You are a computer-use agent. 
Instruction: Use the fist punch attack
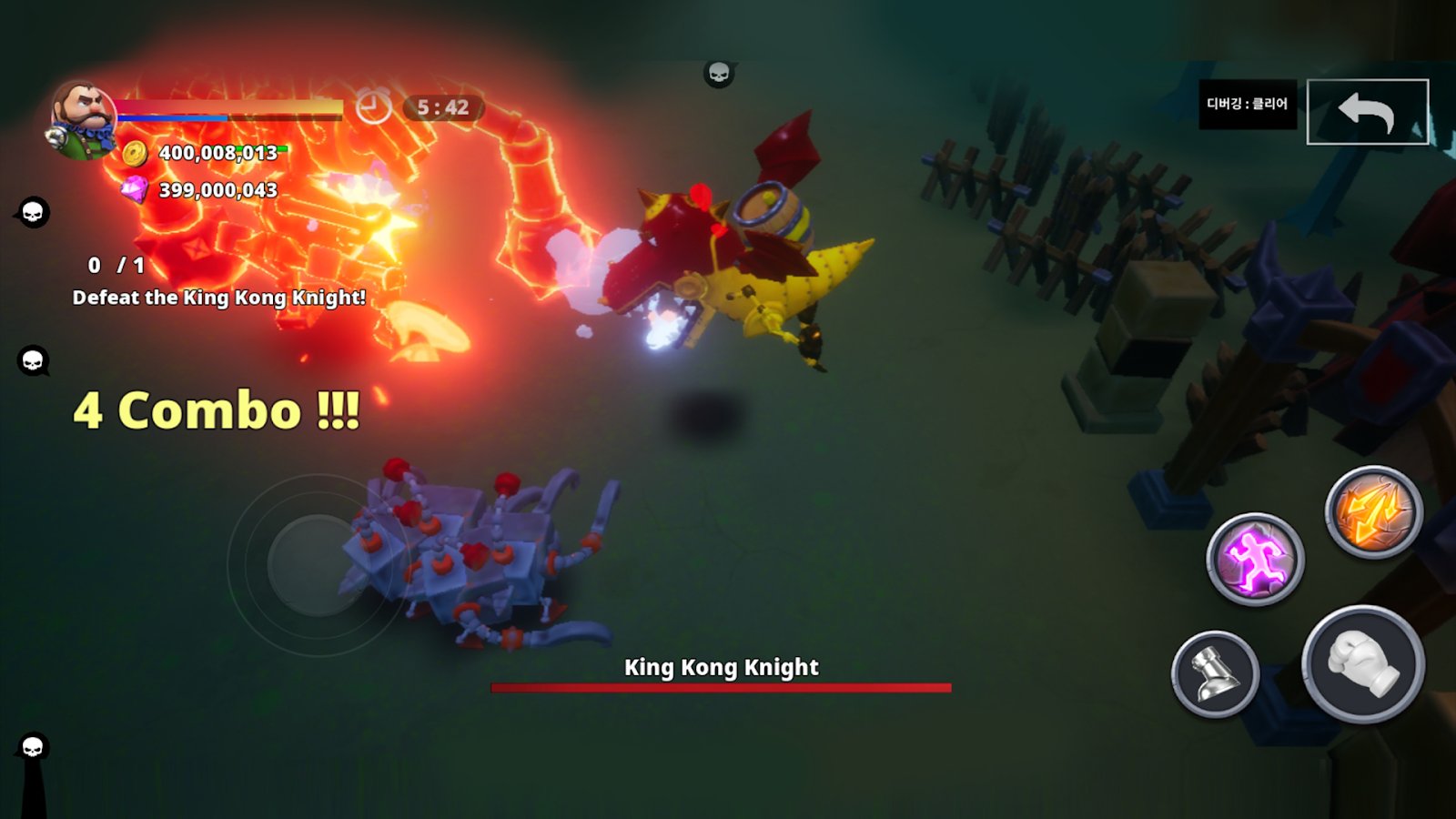pos(1362,663)
